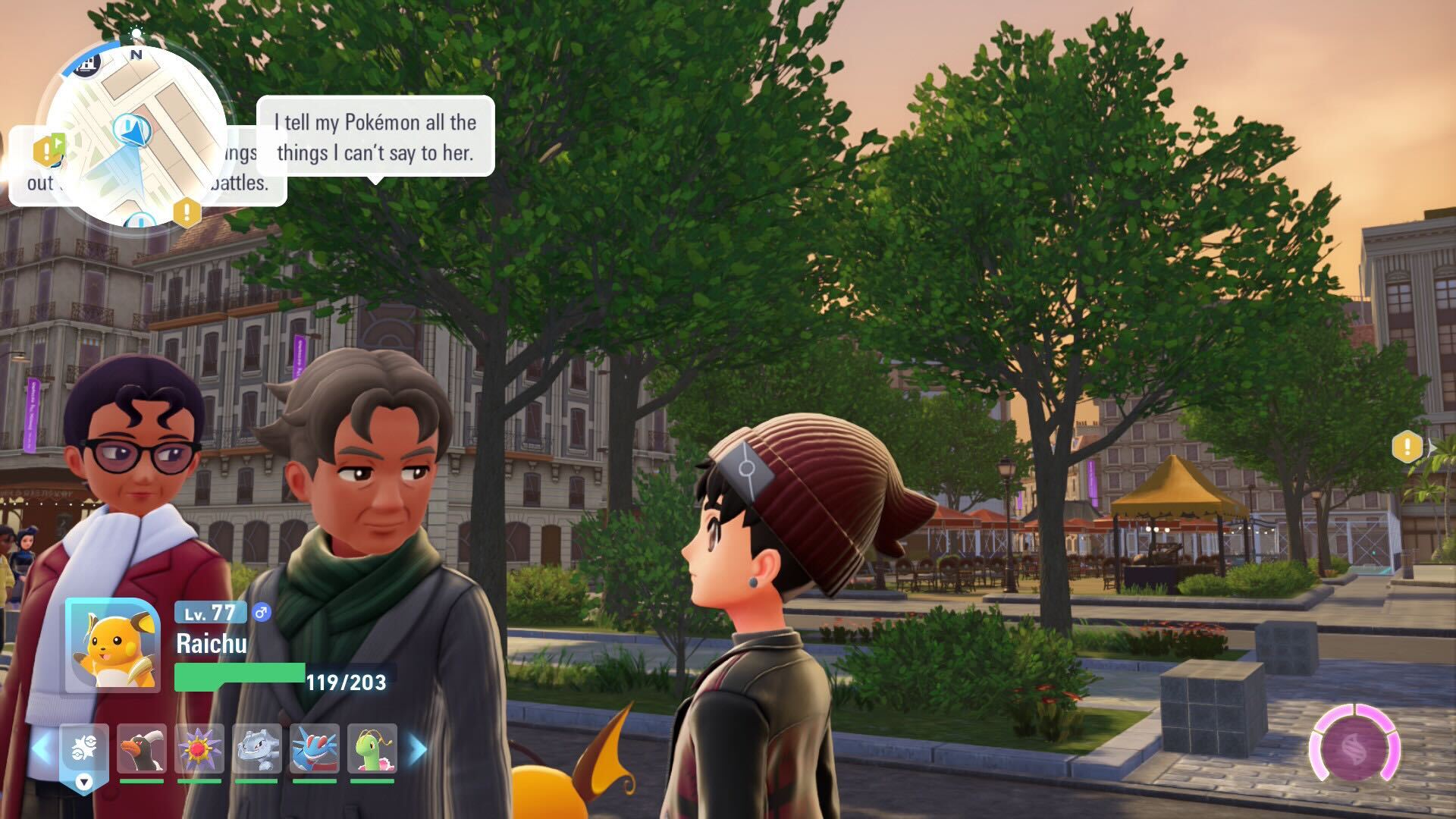The image size is (1456, 819).
Task: Select the Meganium party slot
Action: pyautogui.click(x=372, y=749)
